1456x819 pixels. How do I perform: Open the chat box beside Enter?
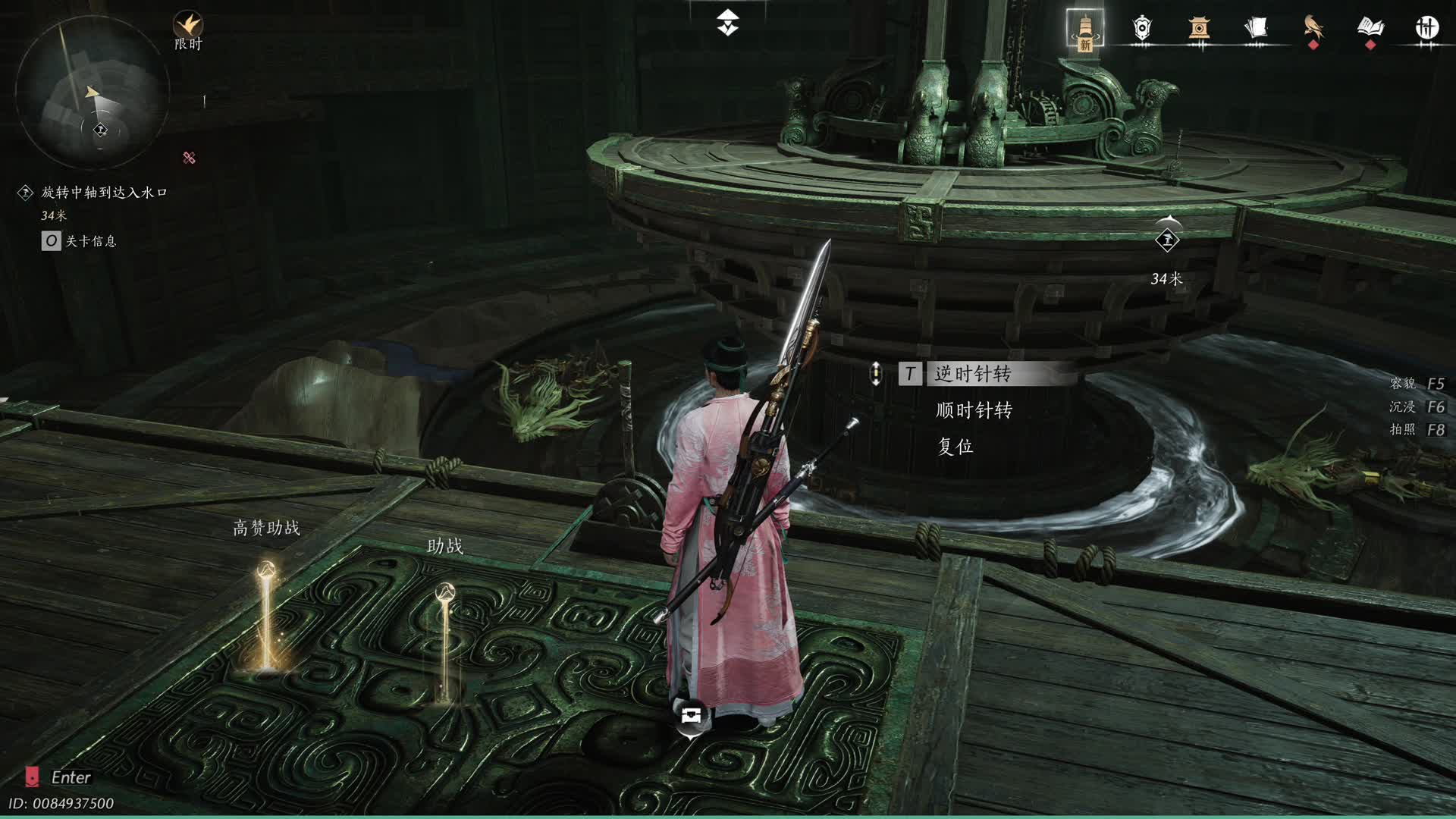point(32,777)
